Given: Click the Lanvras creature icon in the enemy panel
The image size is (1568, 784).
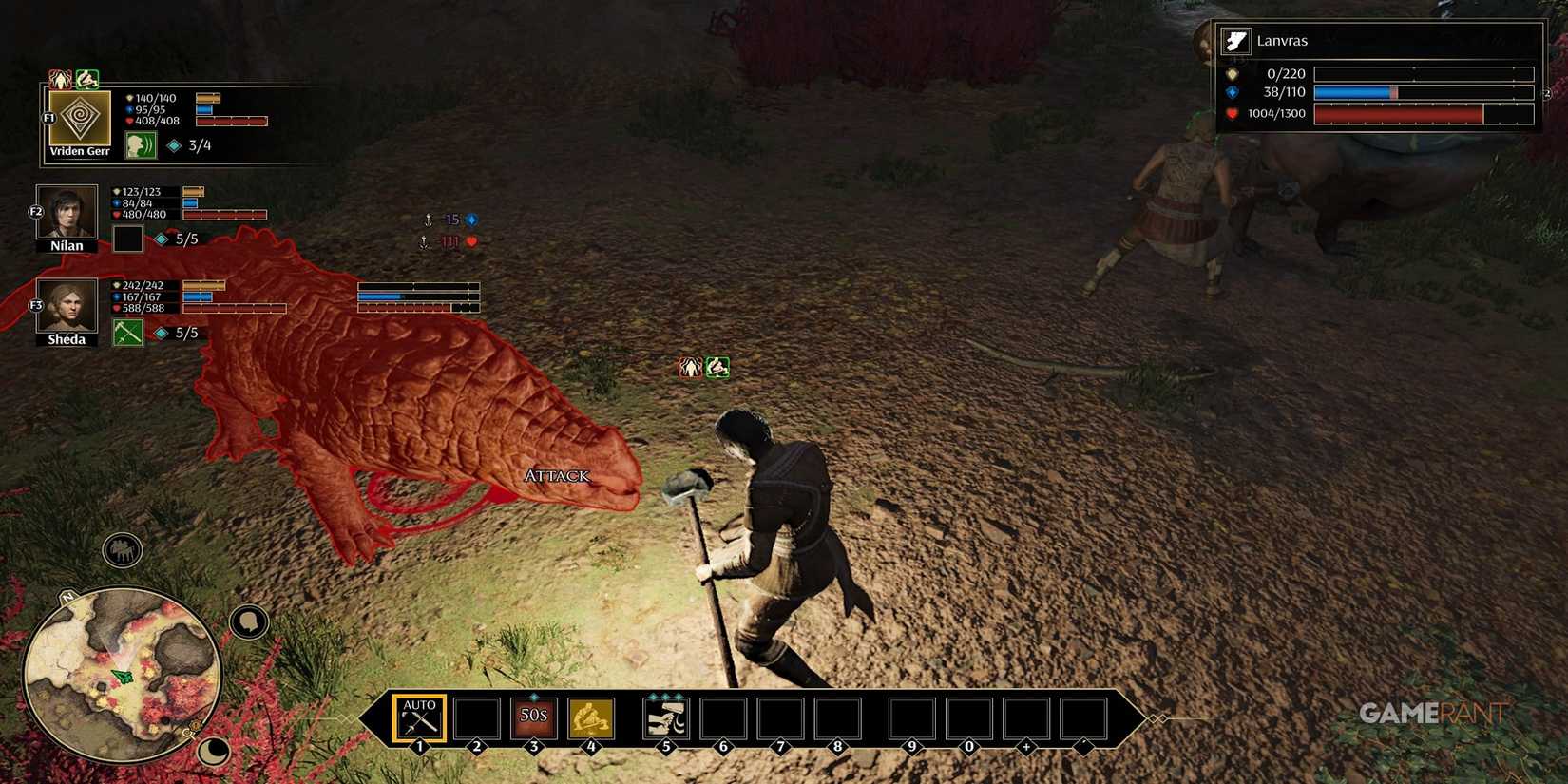Looking at the screenshot, I should (1235, 40).
